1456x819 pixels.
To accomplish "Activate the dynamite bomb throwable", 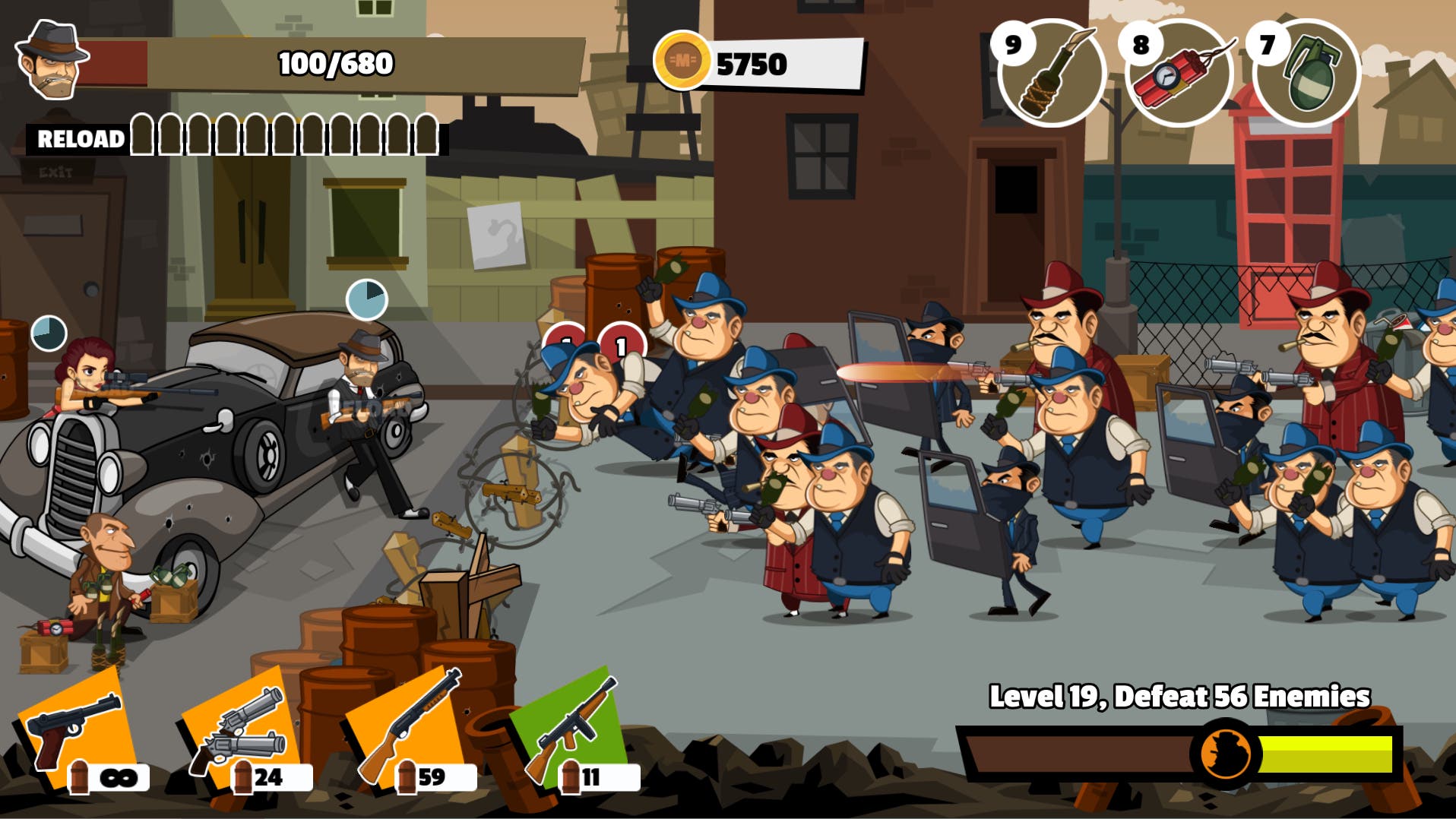I will 1179,73.
